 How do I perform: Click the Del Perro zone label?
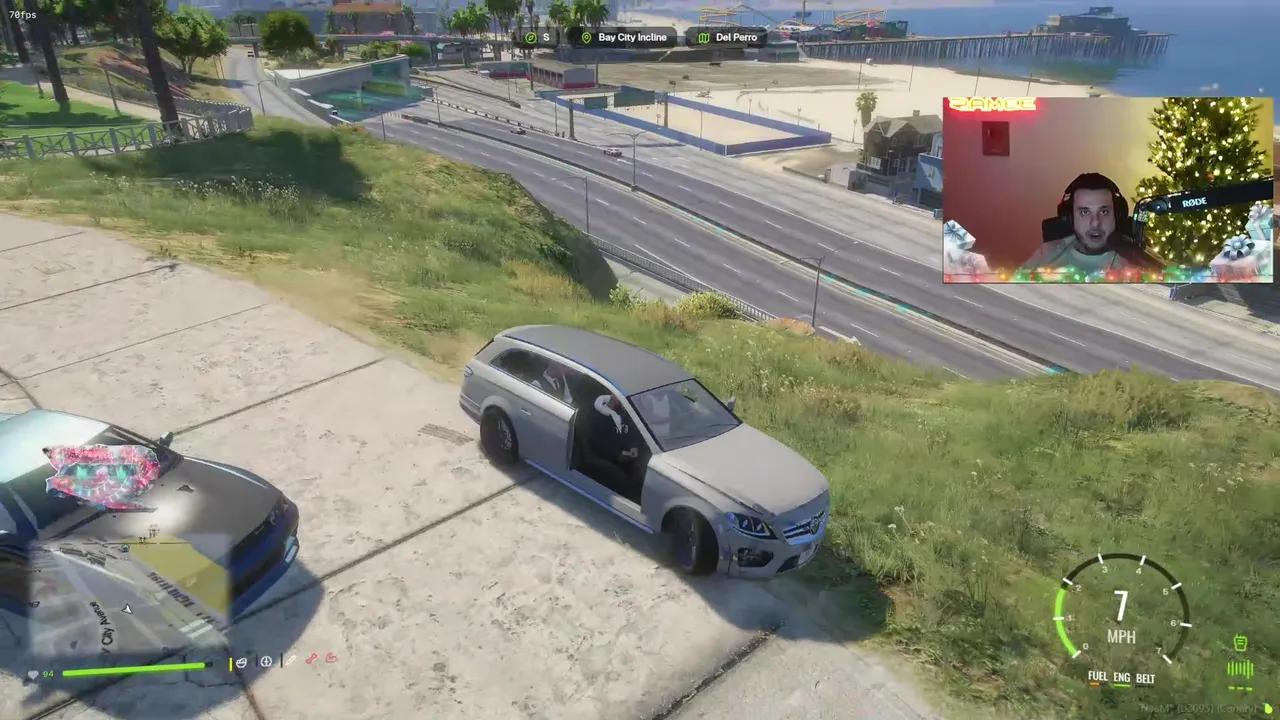(x=737, y=37)
